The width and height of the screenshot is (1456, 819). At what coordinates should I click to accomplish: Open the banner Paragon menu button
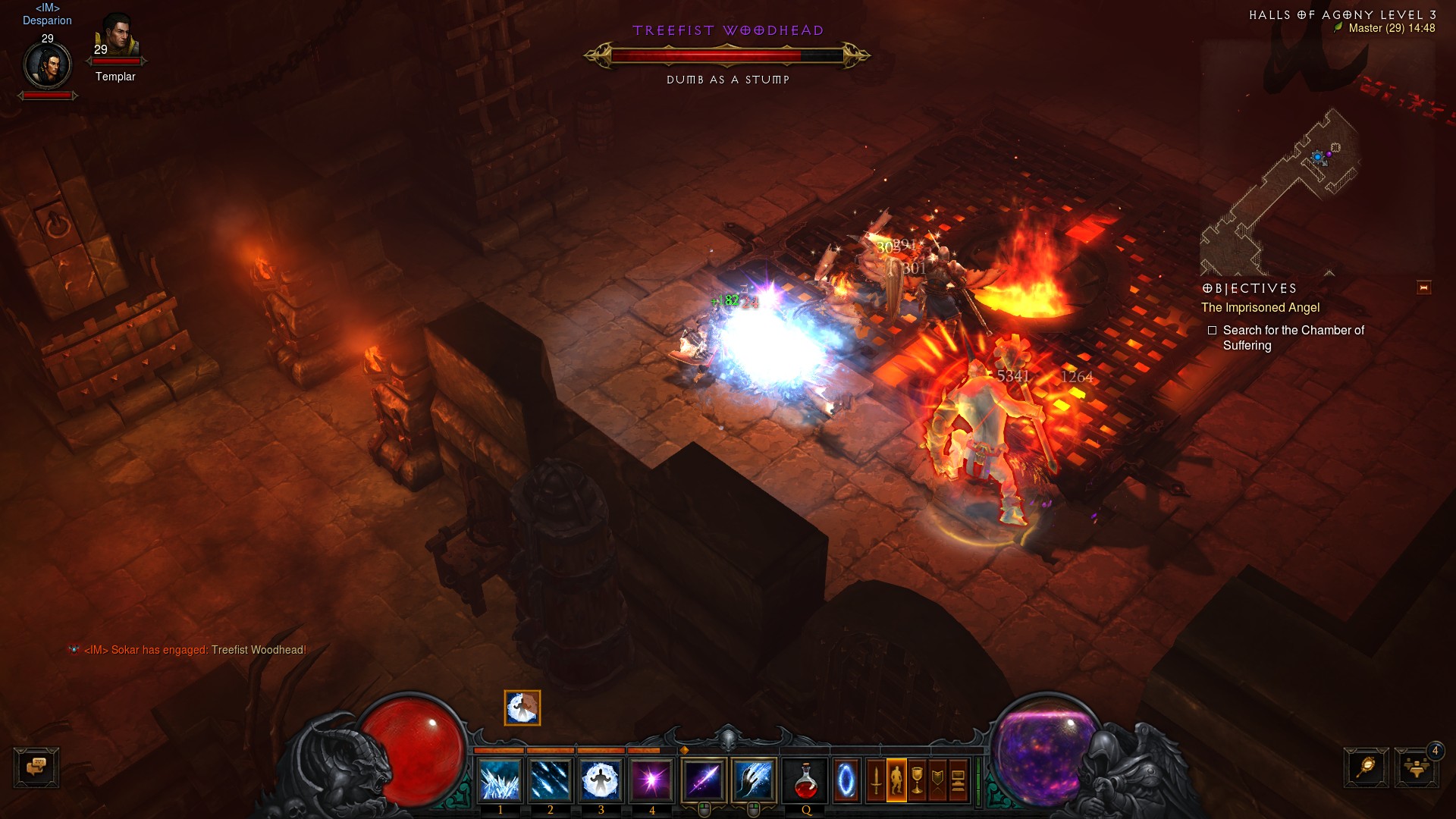coord(937,780)
